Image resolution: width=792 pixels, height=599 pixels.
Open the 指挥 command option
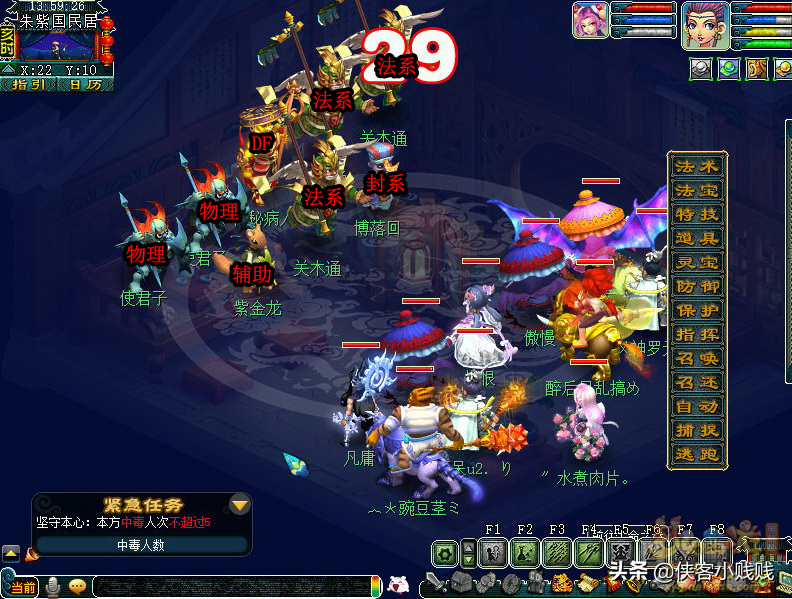tap(696, 334)
